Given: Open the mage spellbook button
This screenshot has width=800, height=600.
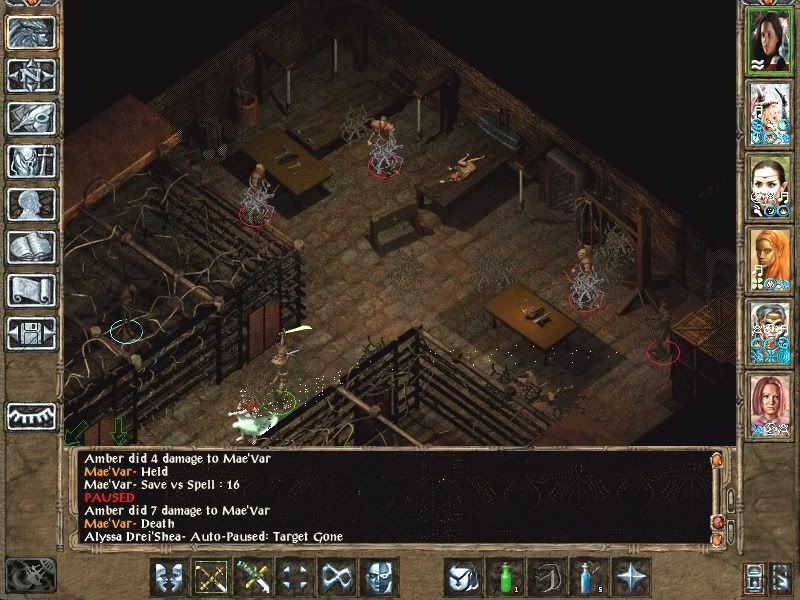Looking at the screenshot, I should (32, 247).
